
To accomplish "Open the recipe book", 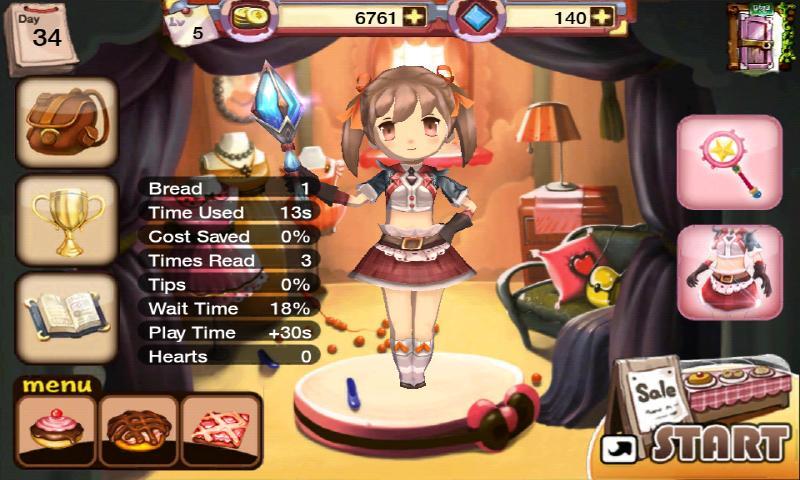I will 66,315.
